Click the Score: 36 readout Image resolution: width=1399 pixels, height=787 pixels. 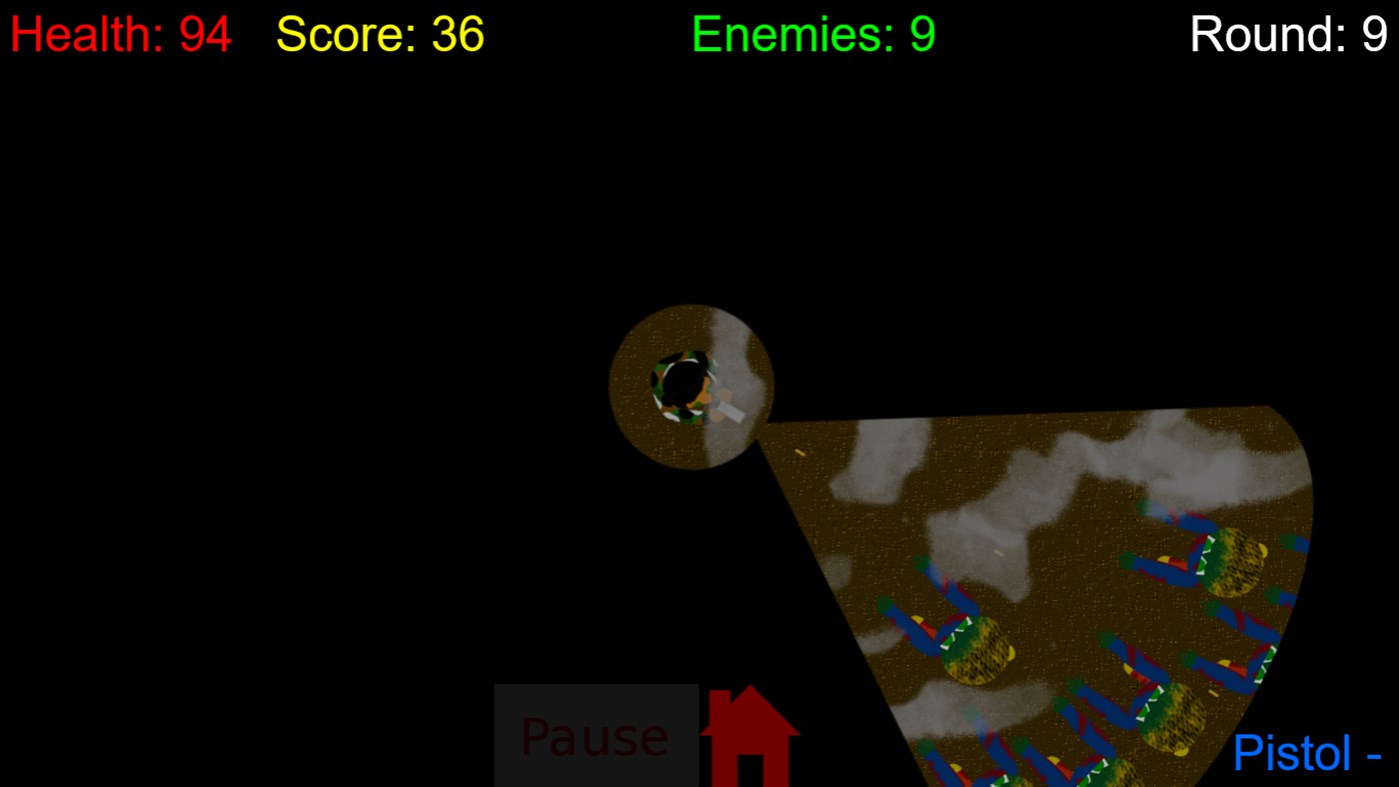[x=379, y=34]
